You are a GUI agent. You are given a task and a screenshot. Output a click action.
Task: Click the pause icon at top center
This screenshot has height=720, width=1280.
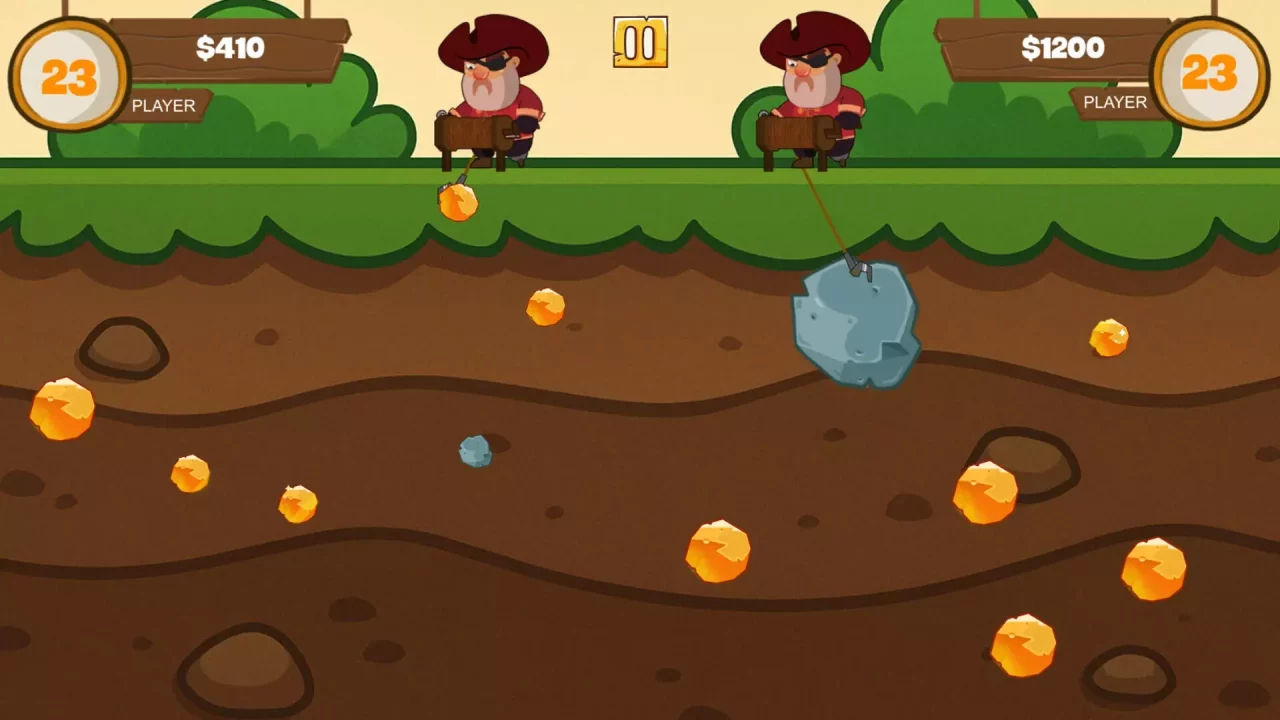point(640,42)
